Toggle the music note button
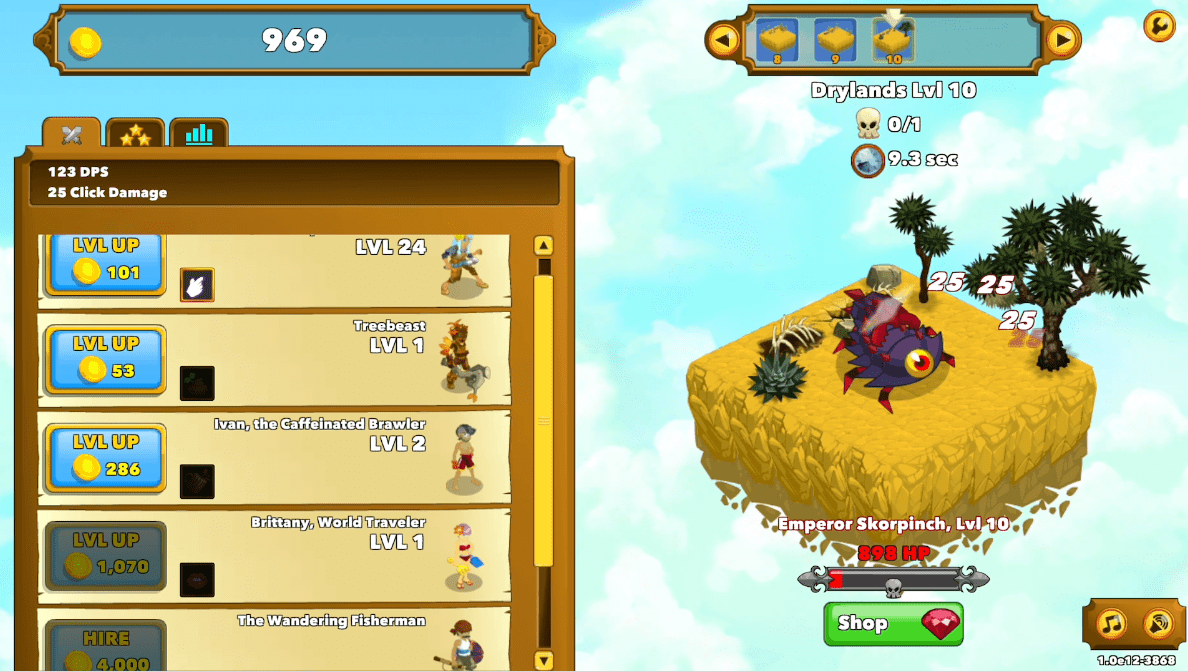The image size is (1188, 672). (x=1111, y=624)
